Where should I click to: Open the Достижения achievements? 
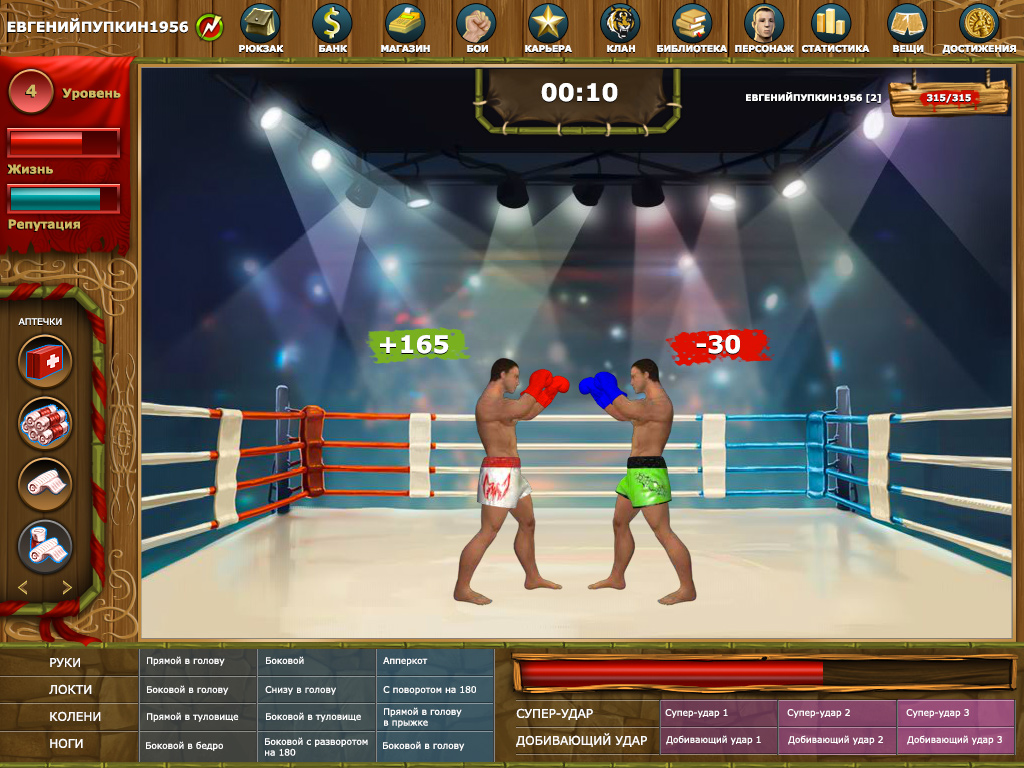pyautogui.click(x=978, y=26)
